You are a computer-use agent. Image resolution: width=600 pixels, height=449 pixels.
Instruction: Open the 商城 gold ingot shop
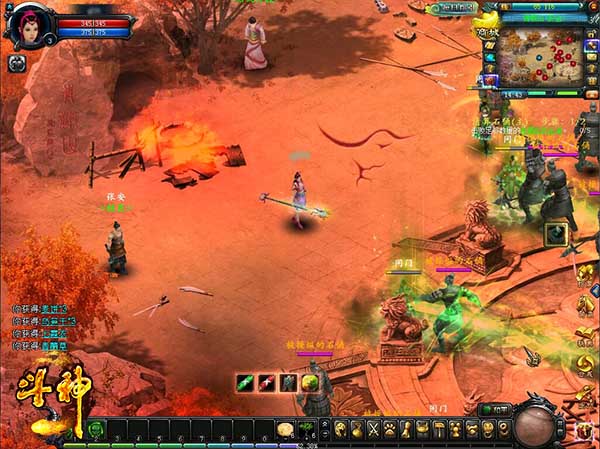point(486,27)
